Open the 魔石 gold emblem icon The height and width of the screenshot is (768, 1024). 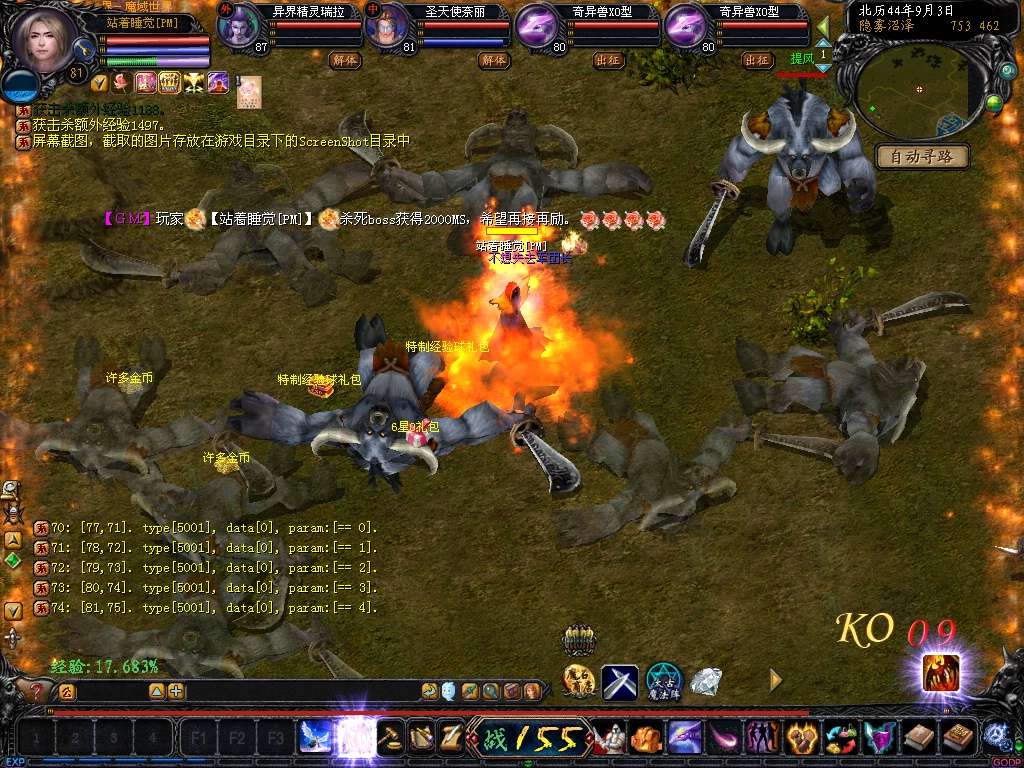coord(579,682)
